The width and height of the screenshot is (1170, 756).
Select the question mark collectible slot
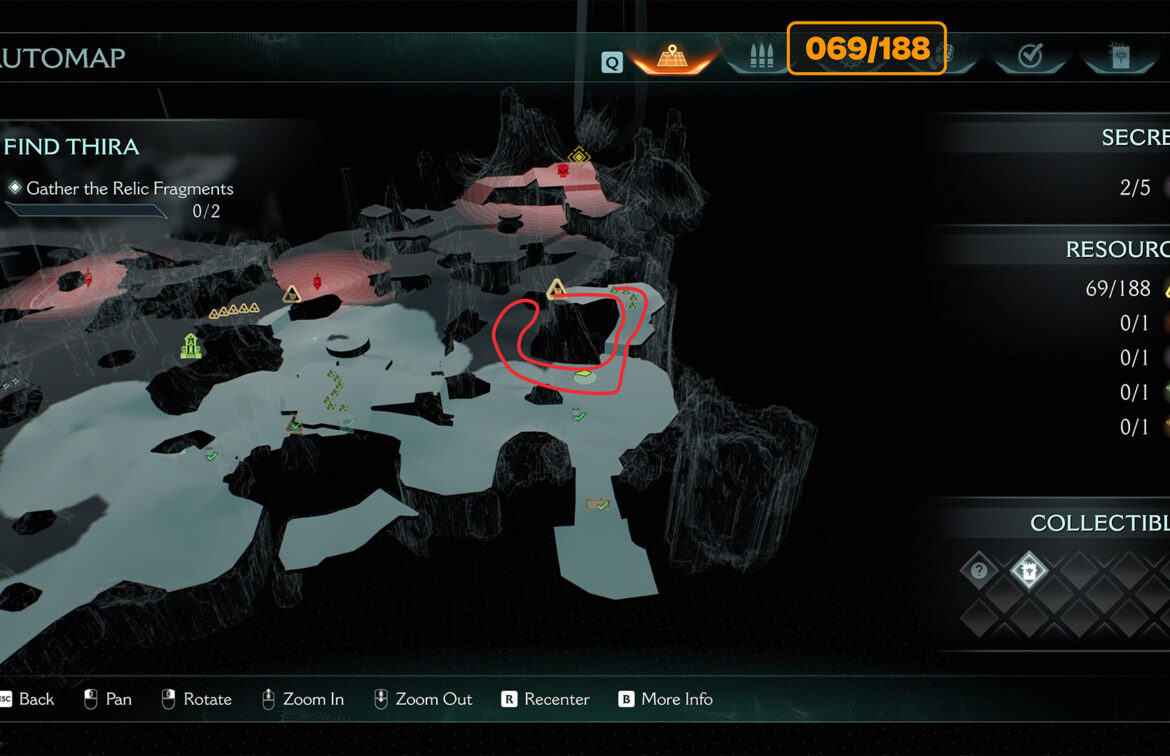point(979,571)
